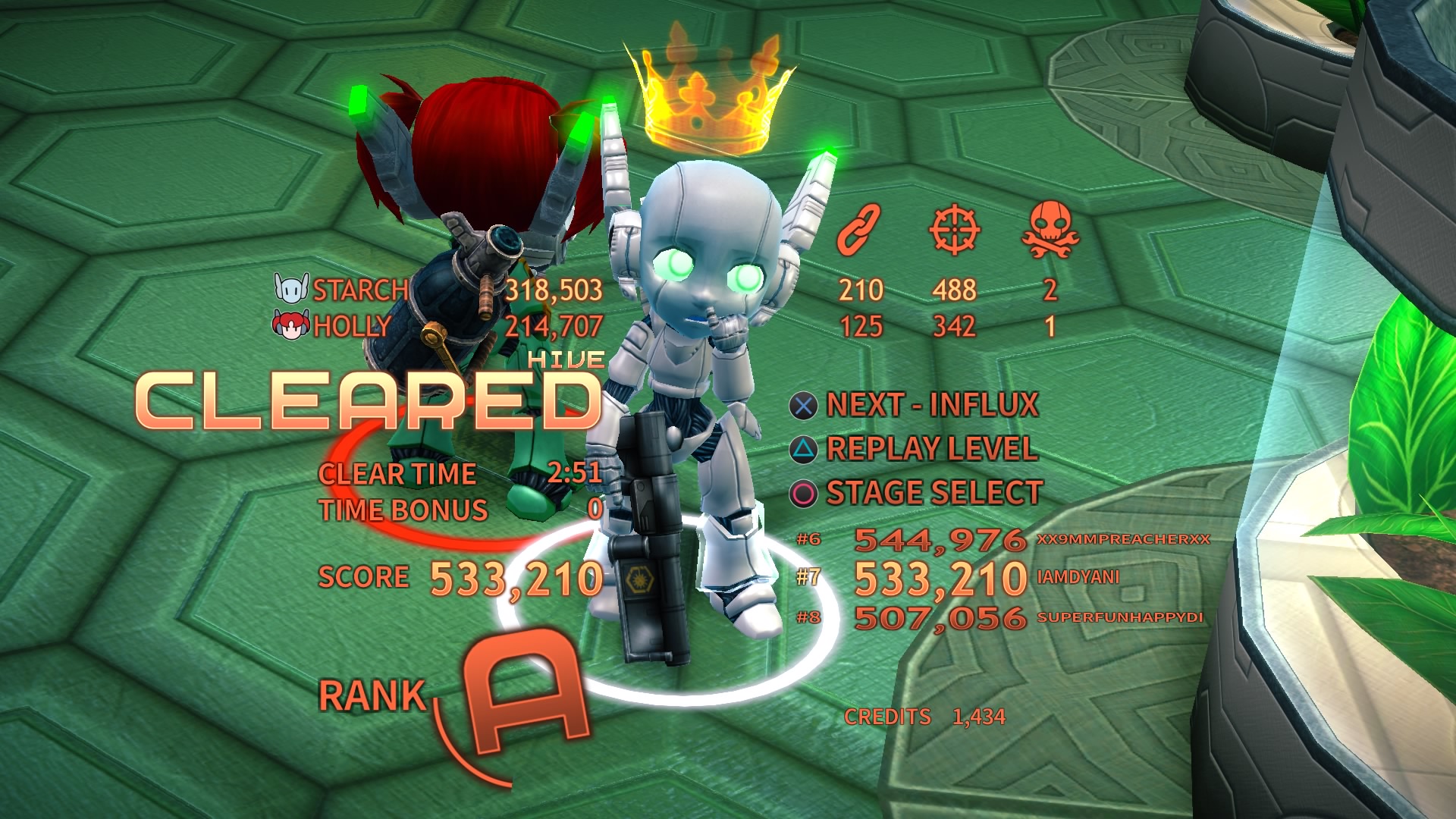1456x819 pixels.
Task: Choose REPLAY LEVEL
Action: (933, 449)
